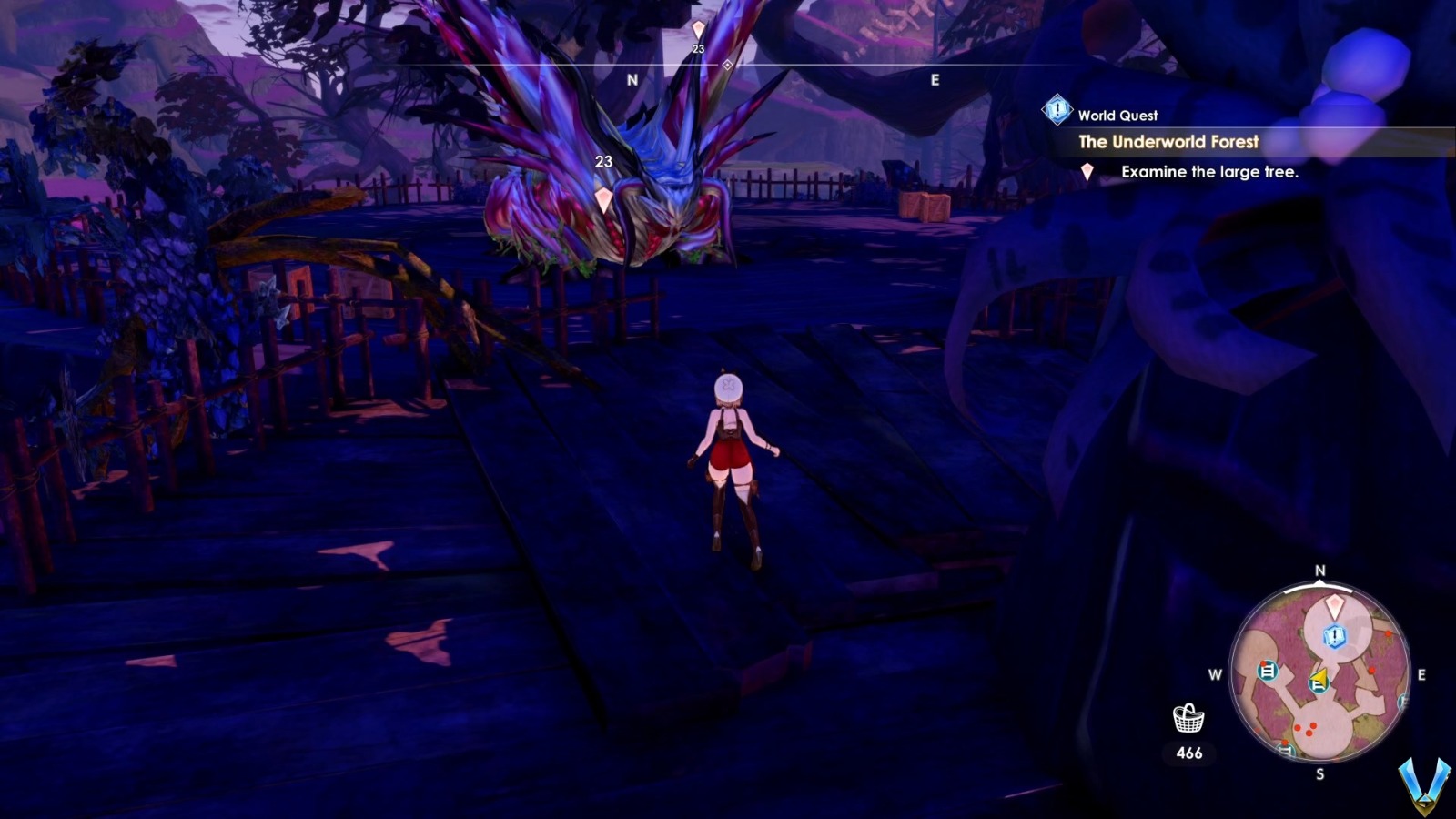Select the quest title The Underworld Forest

pos(1168,142)
